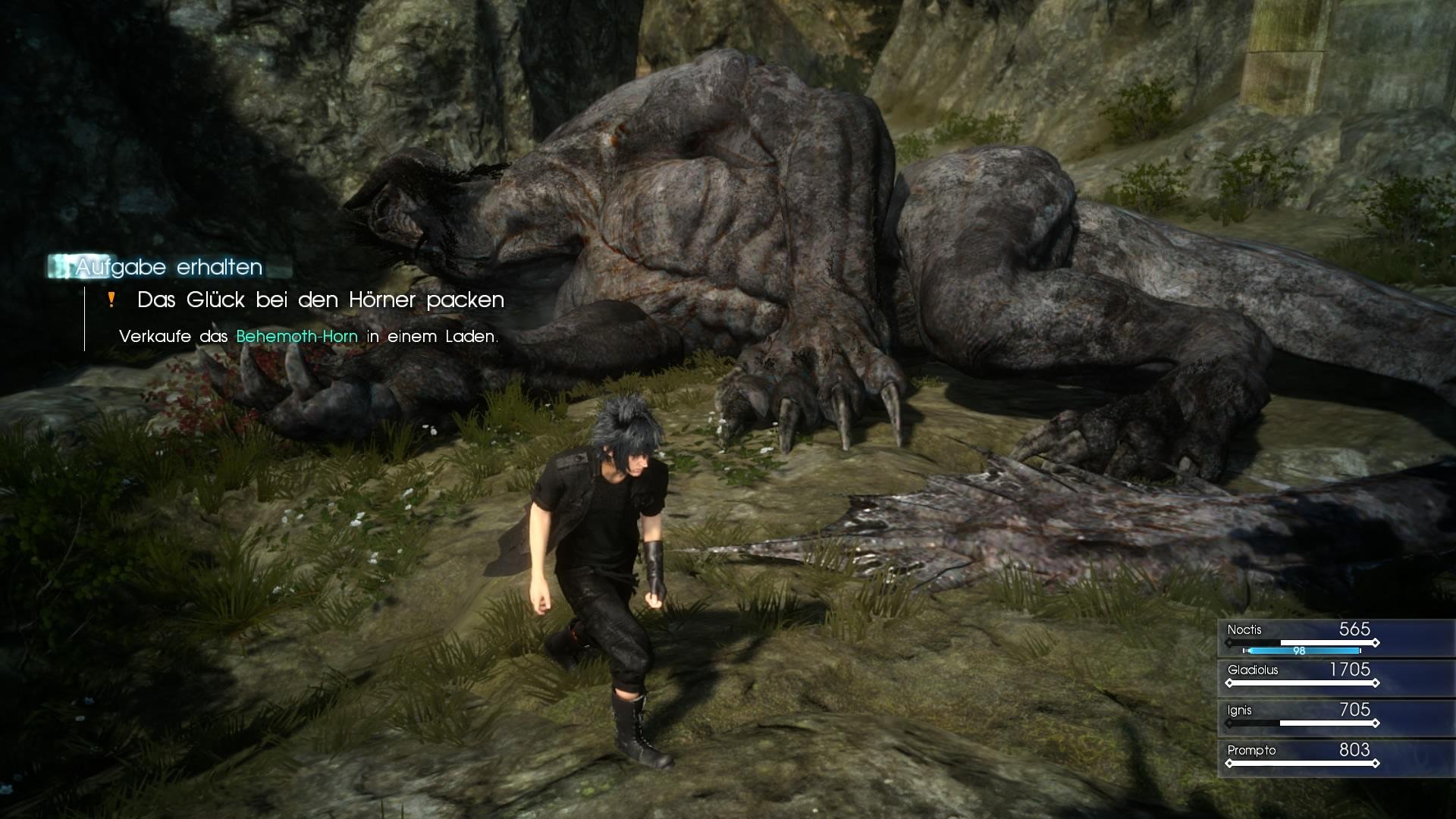
Task: Select the orange exclamation quest marker icon
Action: tap(112, 300)
